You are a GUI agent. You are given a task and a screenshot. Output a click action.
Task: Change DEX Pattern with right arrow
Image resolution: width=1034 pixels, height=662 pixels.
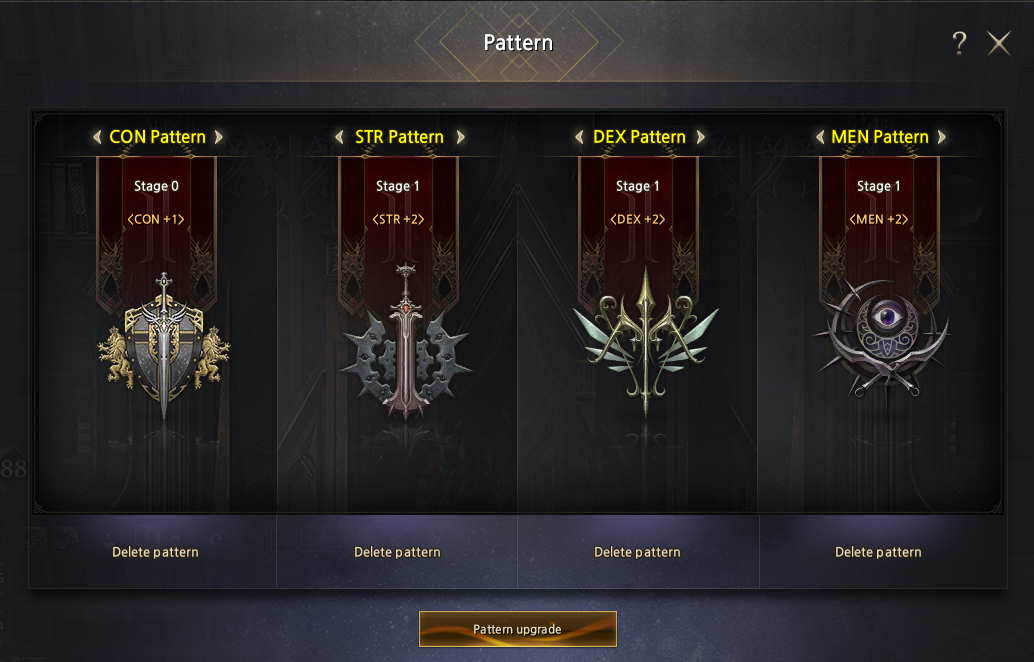coord(700,137)
